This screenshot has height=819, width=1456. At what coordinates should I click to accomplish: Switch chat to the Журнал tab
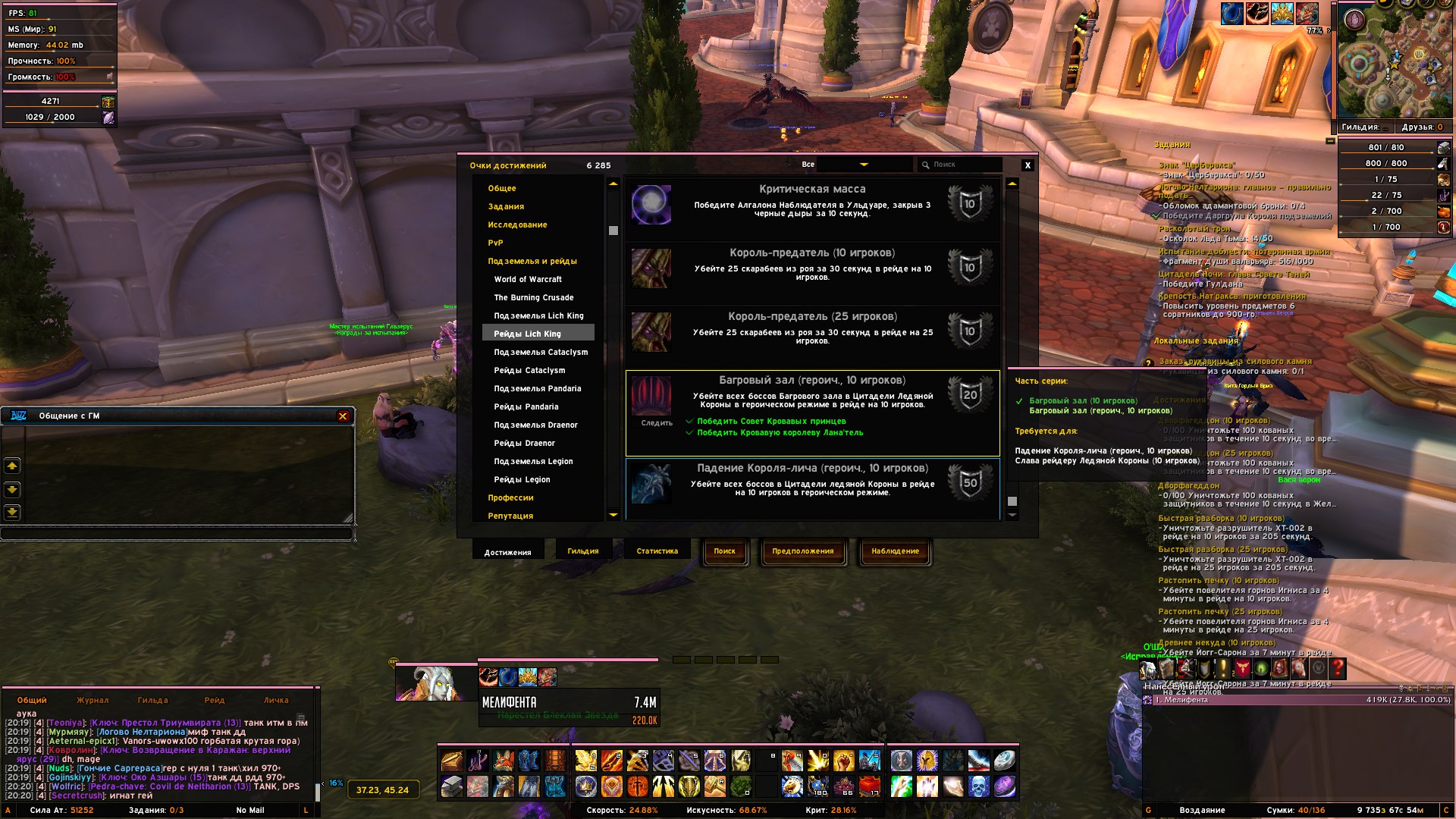tap(93, 700)
